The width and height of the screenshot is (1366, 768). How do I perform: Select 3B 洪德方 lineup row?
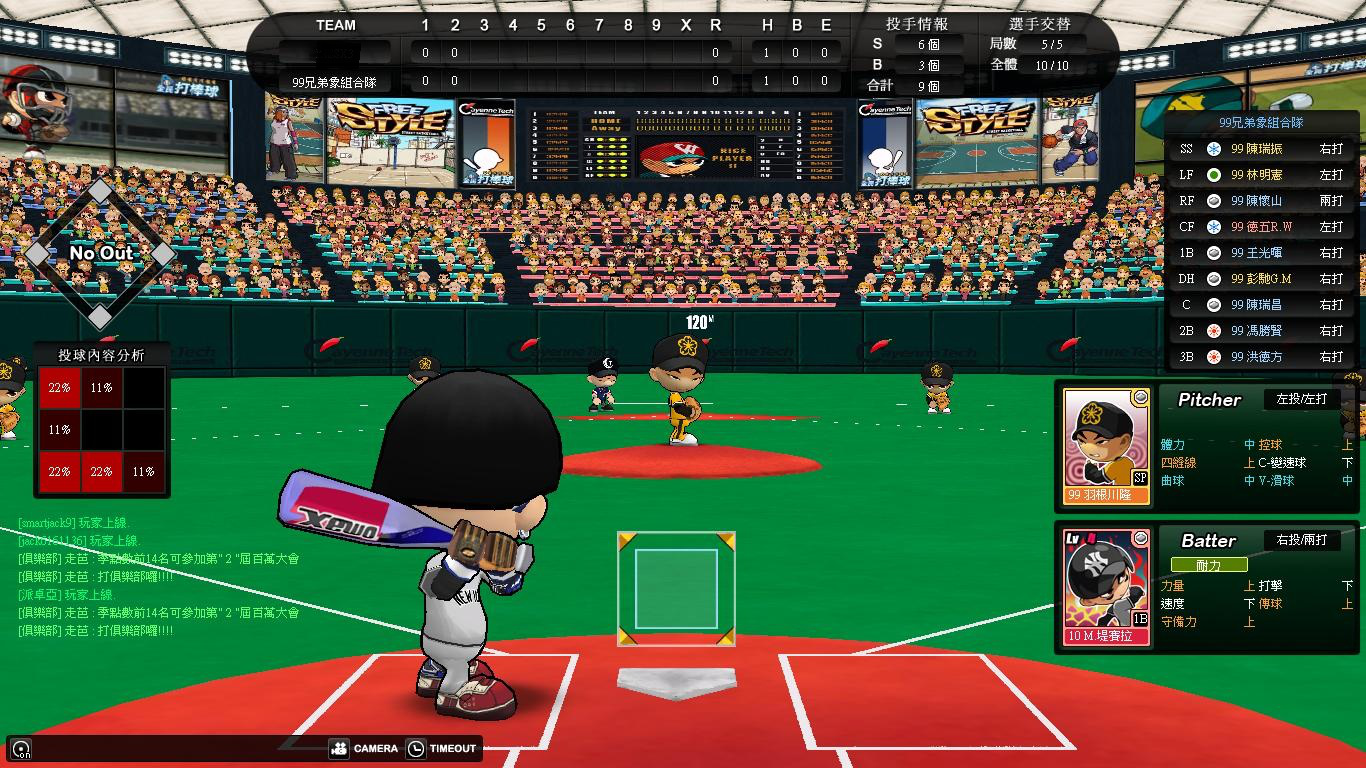click(1264, 357)
